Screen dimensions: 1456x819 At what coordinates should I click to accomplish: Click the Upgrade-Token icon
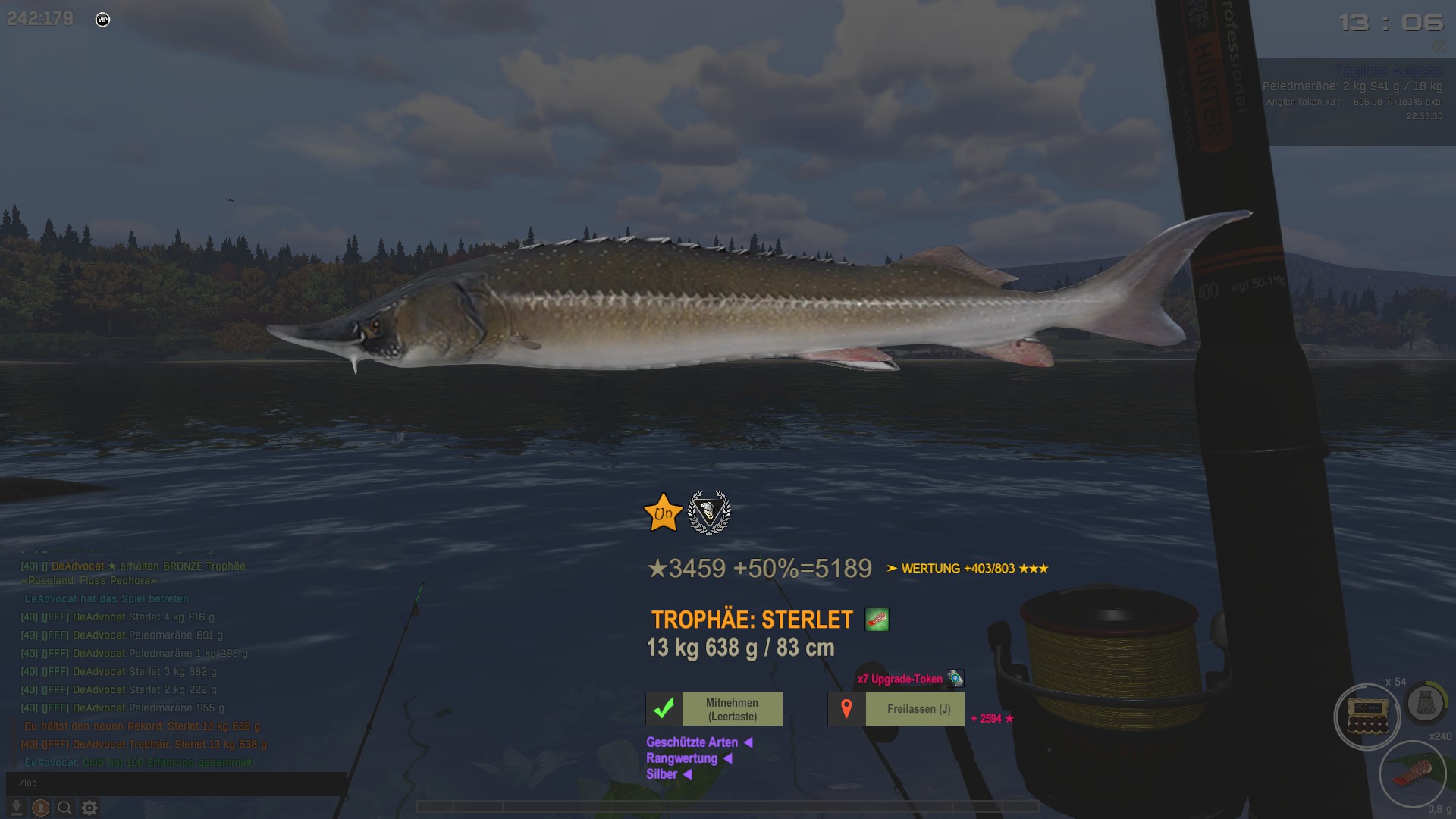coord(955,678)
